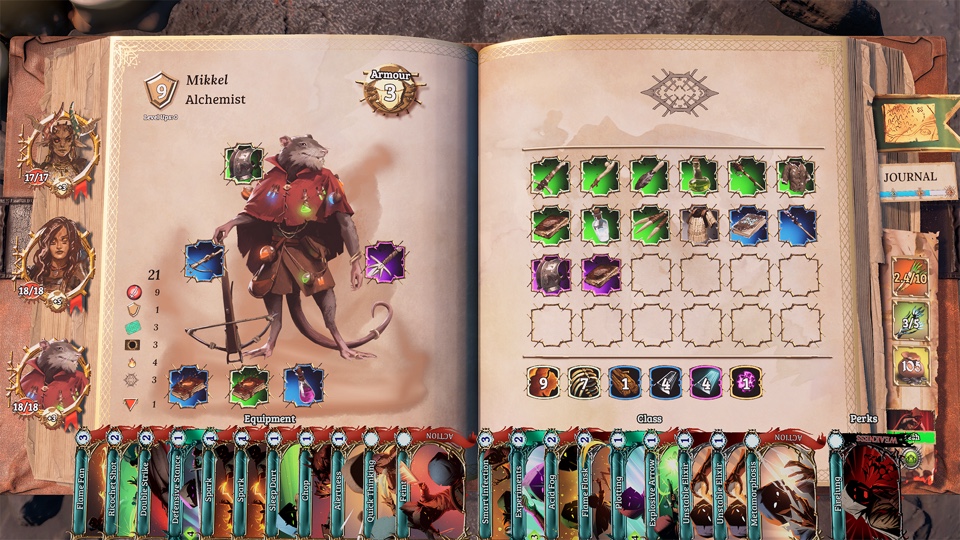Screen dimensions: 960x540
Task: Choose the white bottle item in inventory
Action: [600, 226]
